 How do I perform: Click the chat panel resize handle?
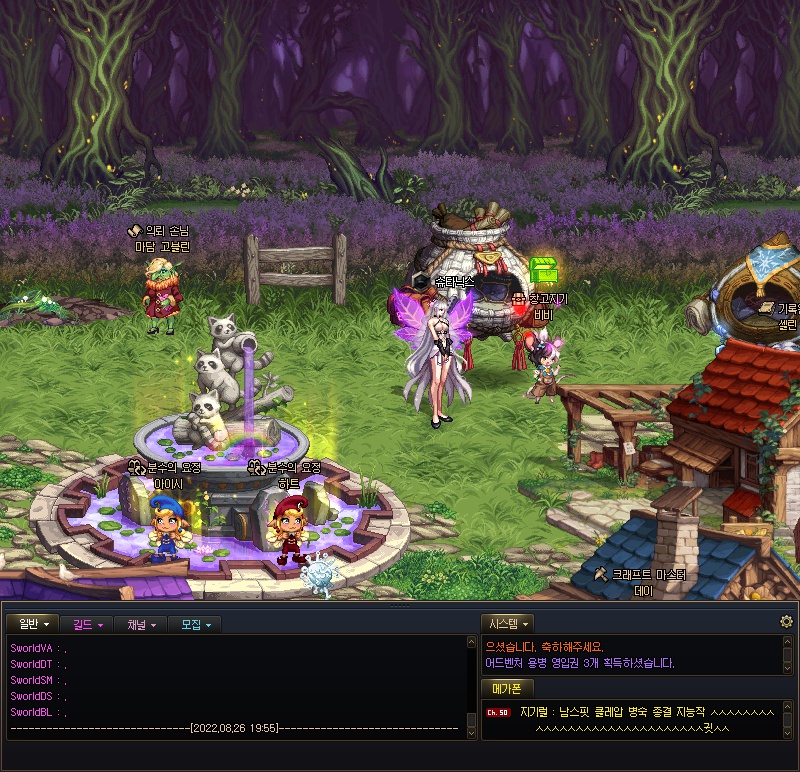(400, 605)
